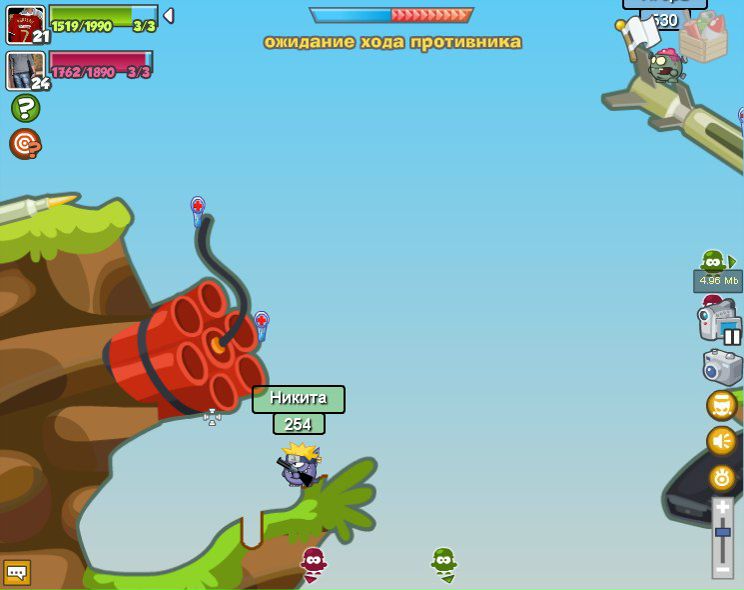
Task: Zoom in with the plus button
Action: (x=722, y=508)
